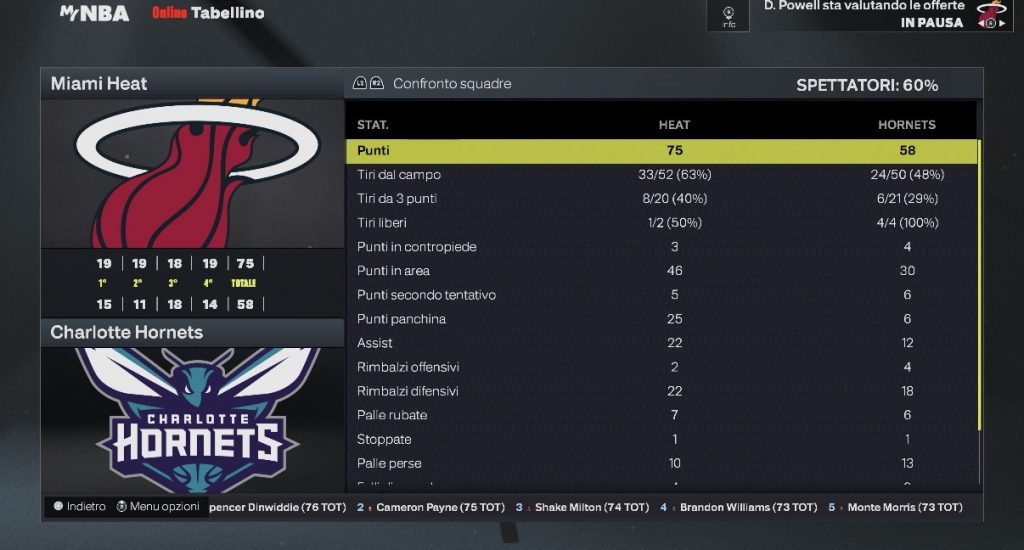Screen dimensions: 1024x550
Task: Select the highlighted Punti stat row
Action: coord(660,151)
